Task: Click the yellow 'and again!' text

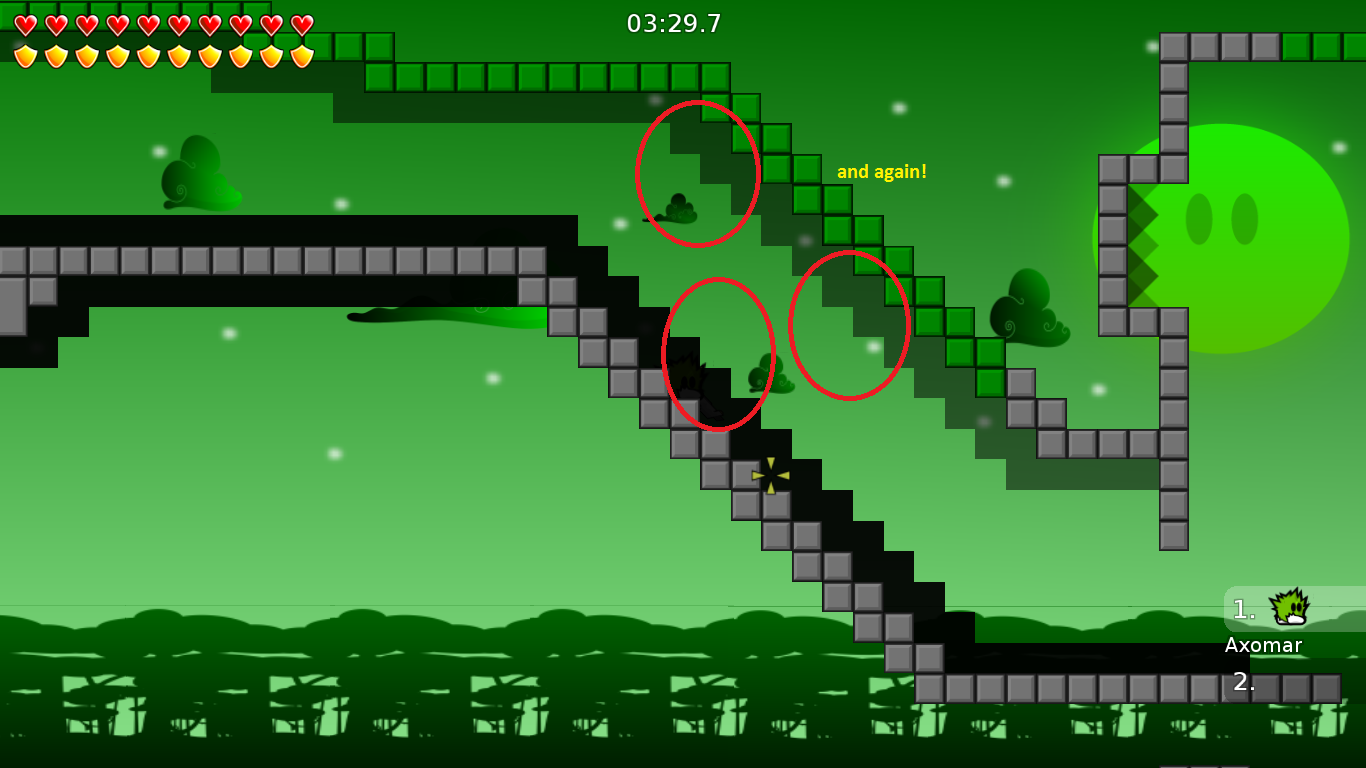Action: [x=881, y=171]
